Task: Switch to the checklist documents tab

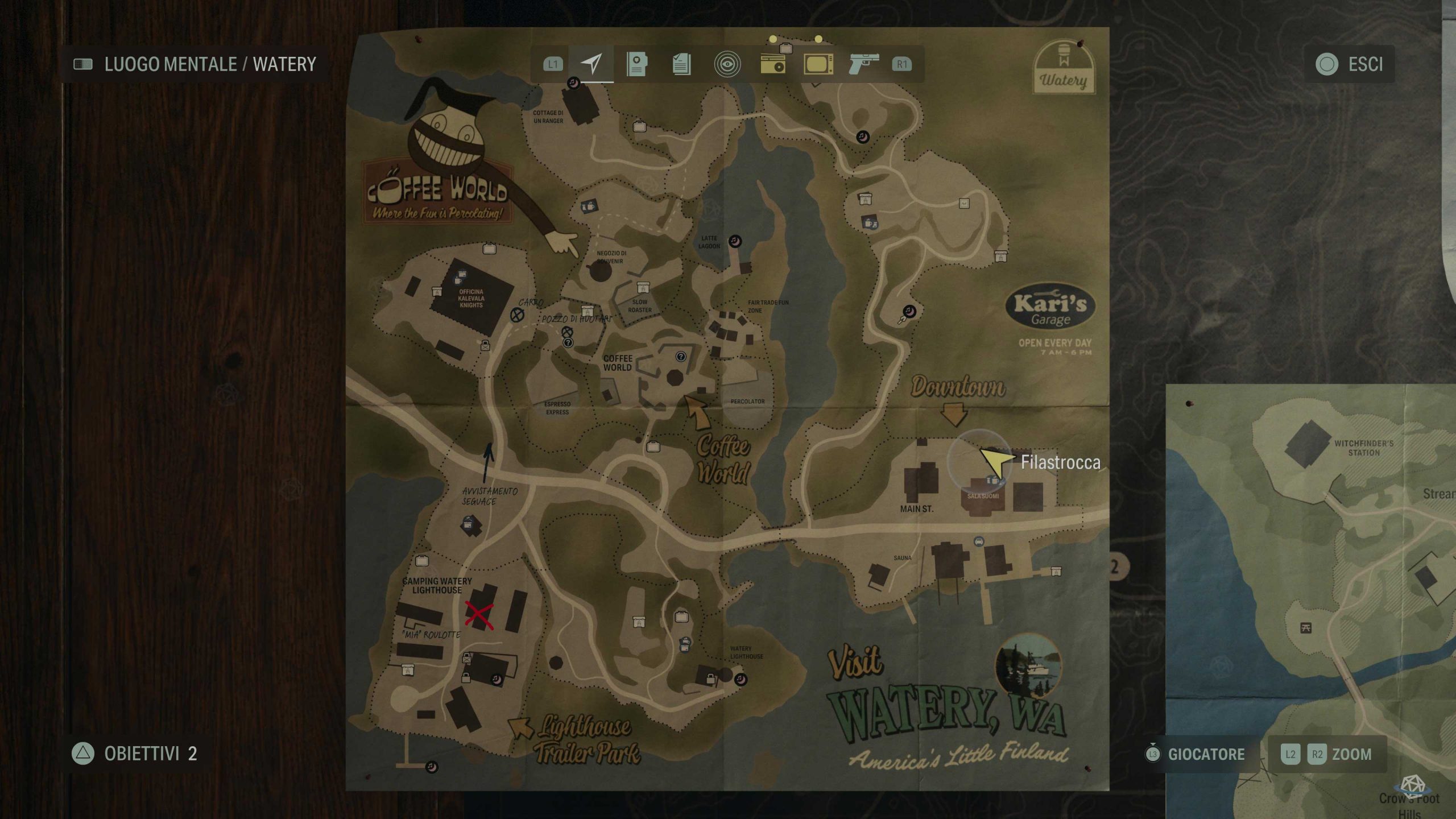Action: coord(681,64)
